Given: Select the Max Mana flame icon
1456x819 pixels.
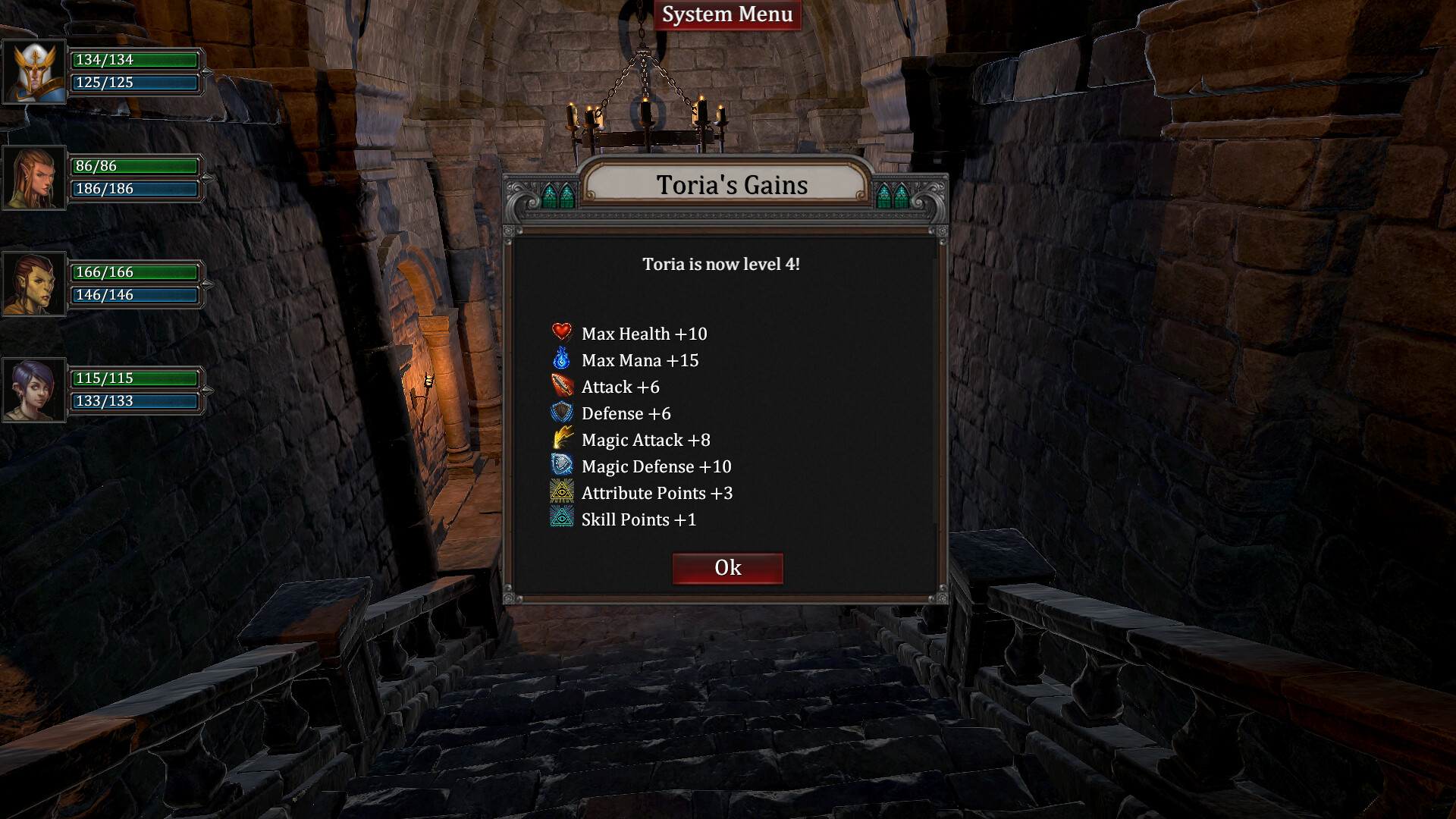Looking at the screenshot, I should [x=560, y=359].
